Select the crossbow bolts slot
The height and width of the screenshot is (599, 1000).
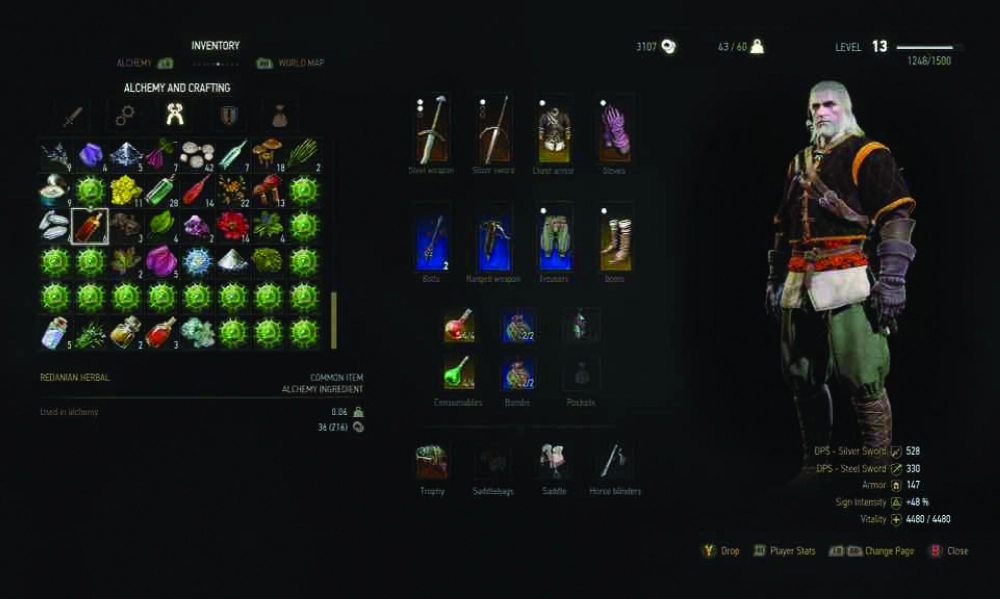(x=432, y=240)
